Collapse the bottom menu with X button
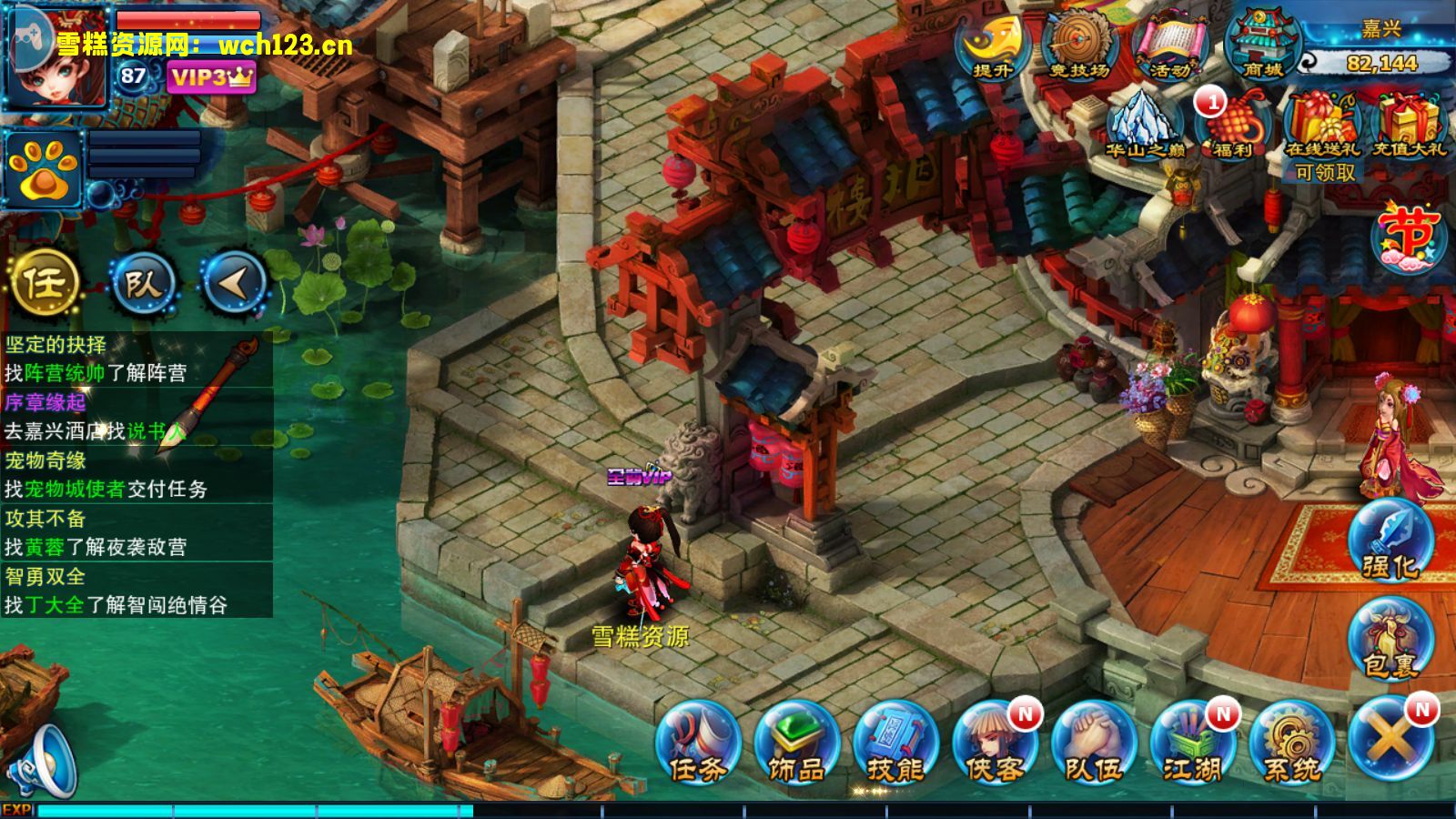 coord(1390,739)
